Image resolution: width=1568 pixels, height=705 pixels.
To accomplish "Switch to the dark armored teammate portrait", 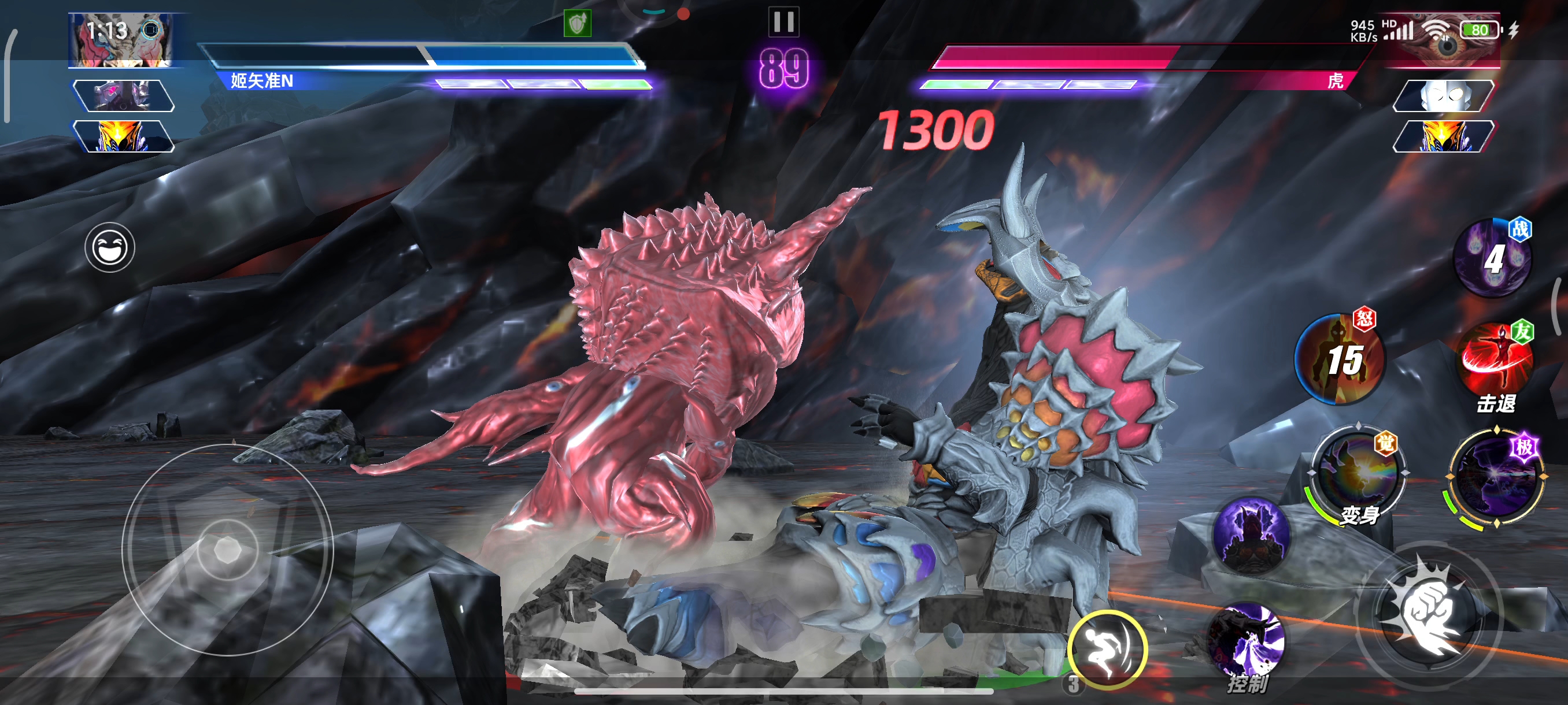I will point(124,95).
